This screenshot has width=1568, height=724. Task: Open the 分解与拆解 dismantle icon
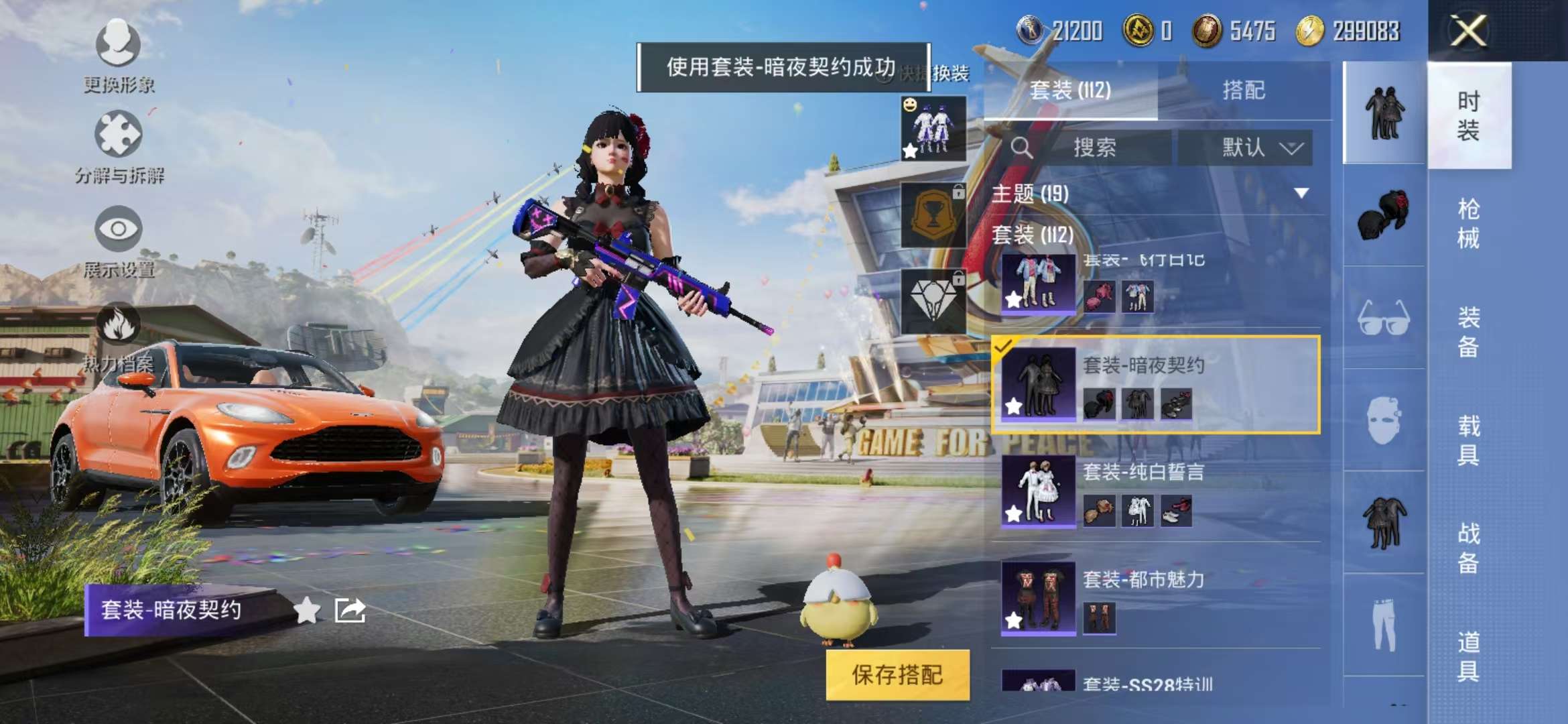(x=119, y=134)
